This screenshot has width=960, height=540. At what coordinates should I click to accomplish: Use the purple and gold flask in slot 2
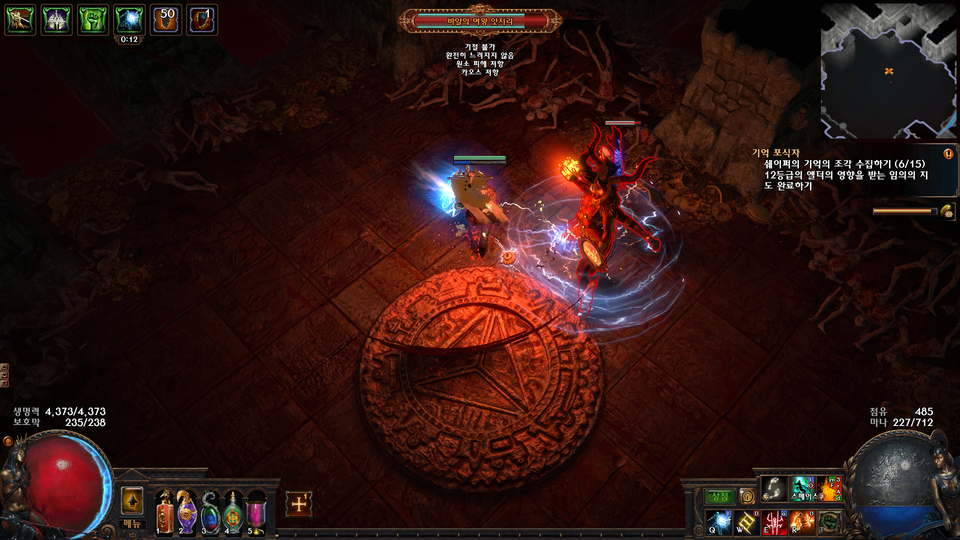pyautogui.click(x=187, y=511)
